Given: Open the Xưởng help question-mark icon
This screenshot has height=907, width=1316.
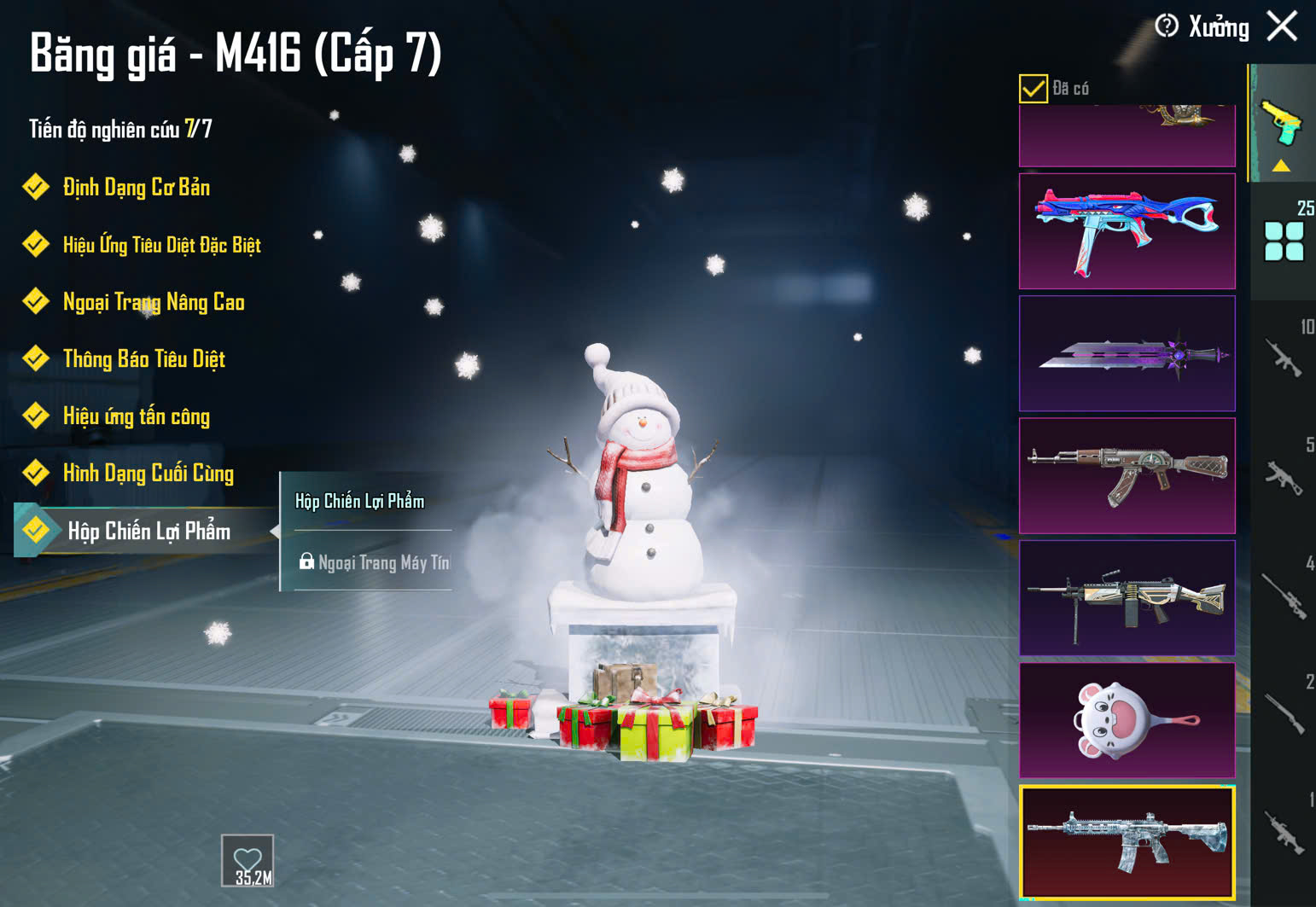Looking at the screenshot, I should 1167,26.
